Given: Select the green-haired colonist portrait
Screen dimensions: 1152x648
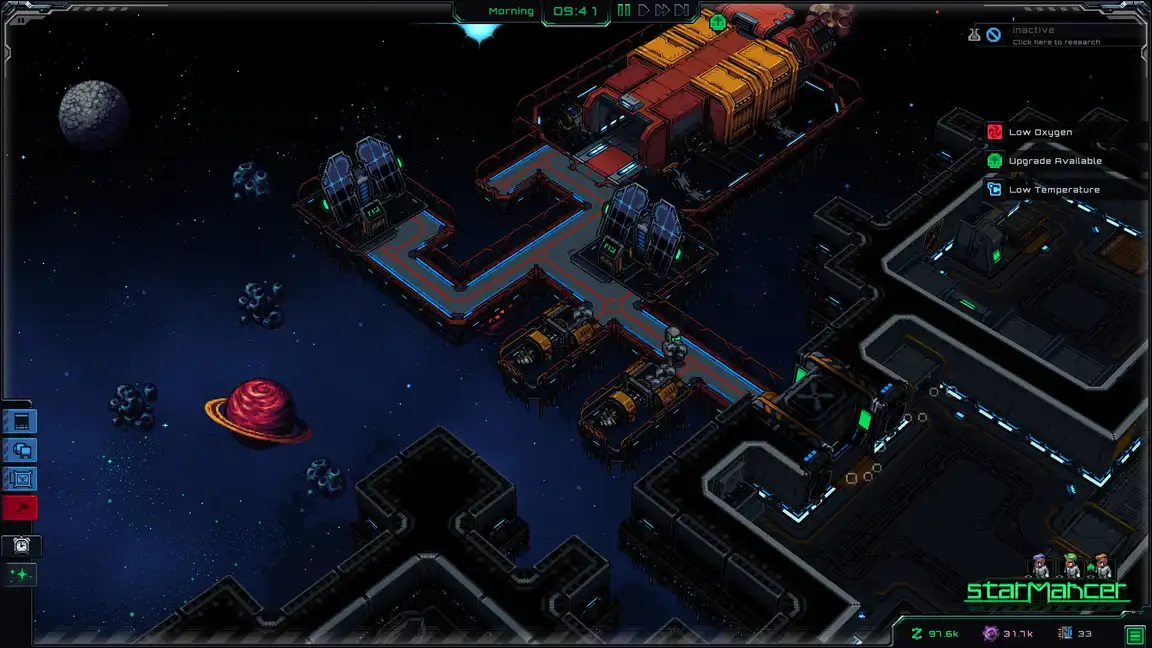Looking at the screenshot, I should [1071, 566].
